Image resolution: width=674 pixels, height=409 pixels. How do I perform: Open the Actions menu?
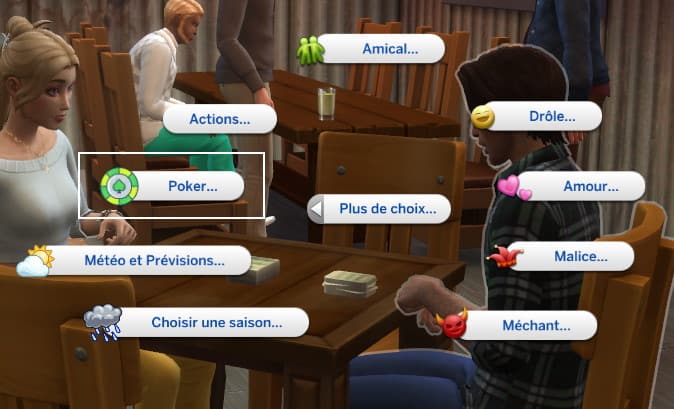219,119
